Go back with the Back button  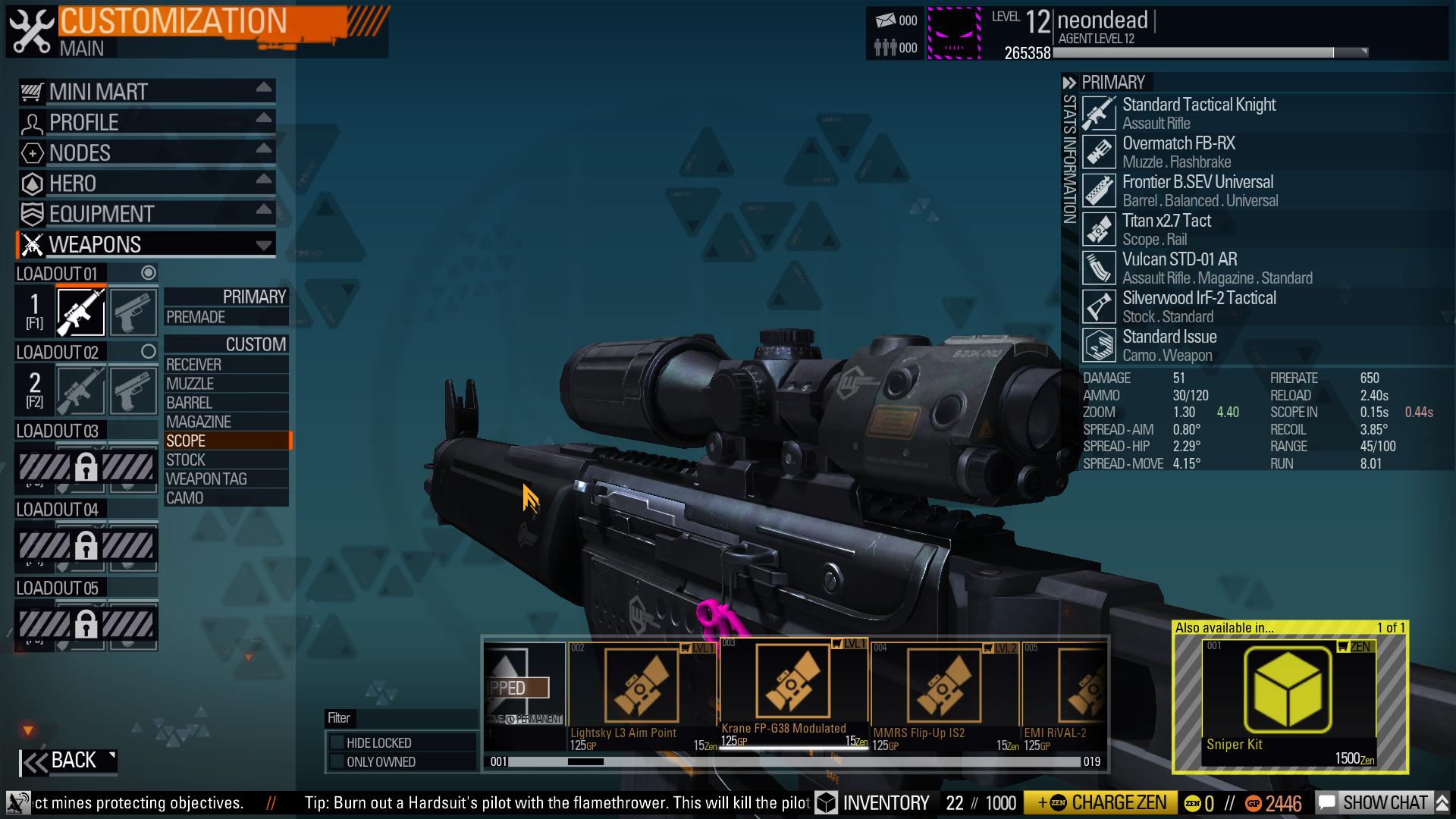pos(68,761)
